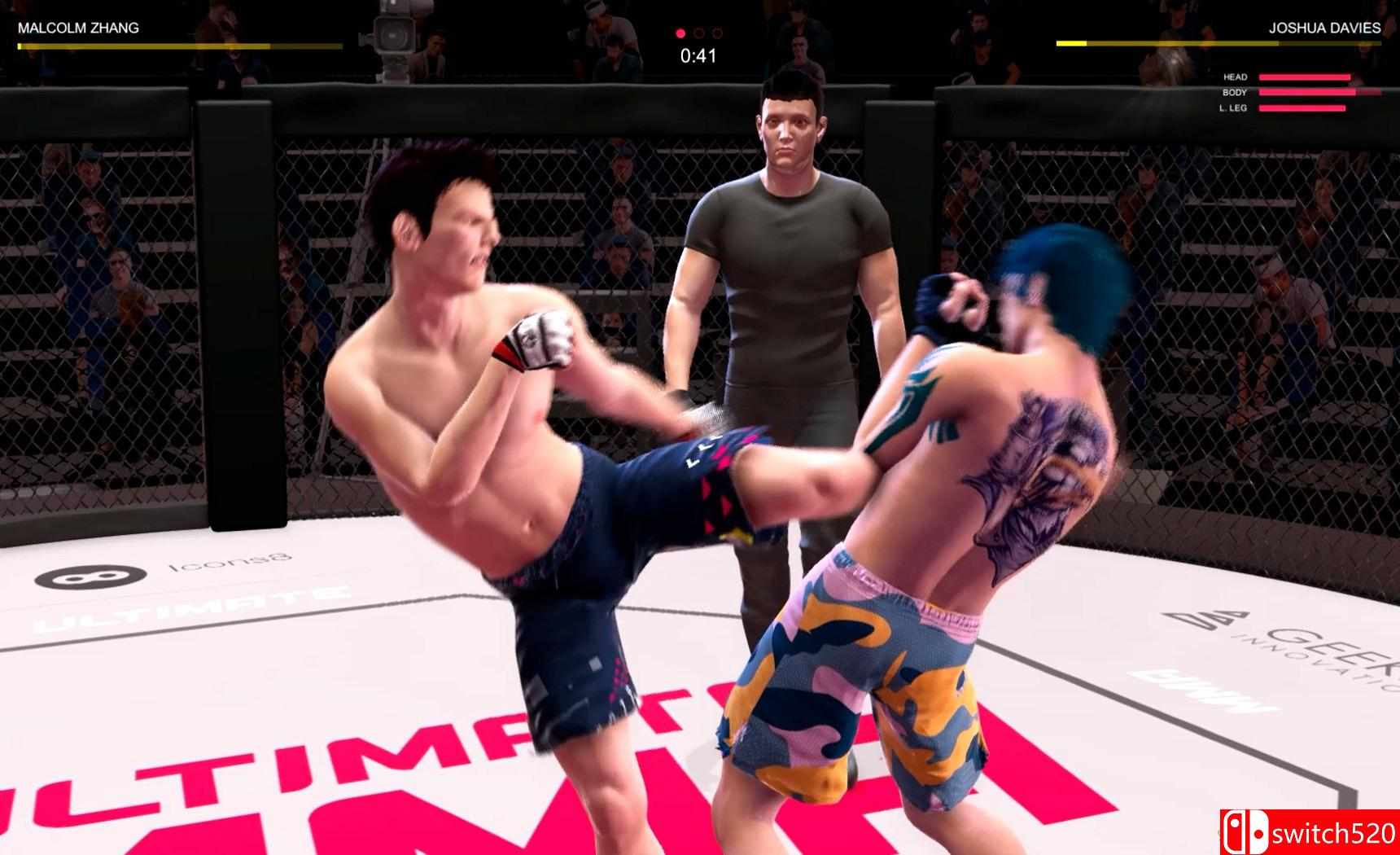This screenshot has height=855, width=1400.
Task: Expand Joshua Davies' fighter info panel
Action: point(1221,37)
